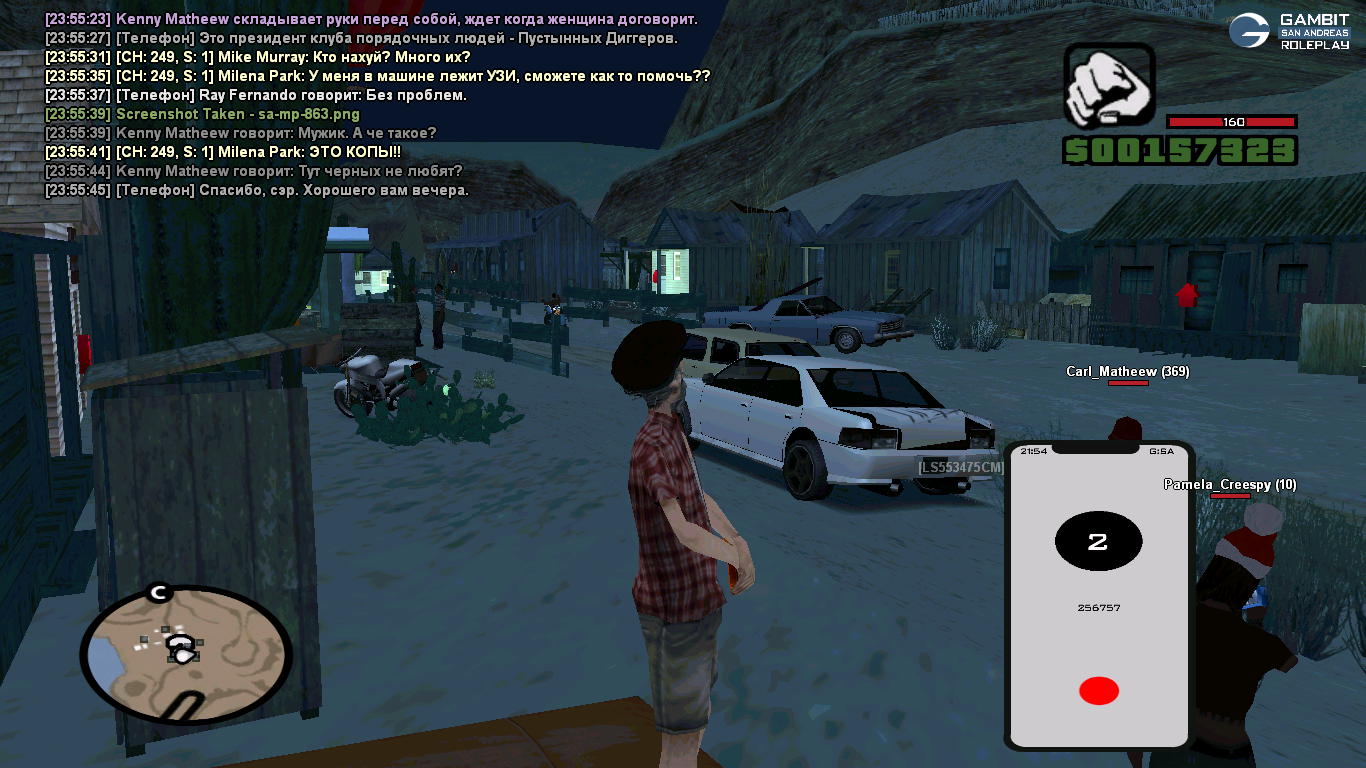This screenshot has height=768, width=1366.
Task: Select the Pamela_Creespy player name tag
Action: [x=1229, y=485]
